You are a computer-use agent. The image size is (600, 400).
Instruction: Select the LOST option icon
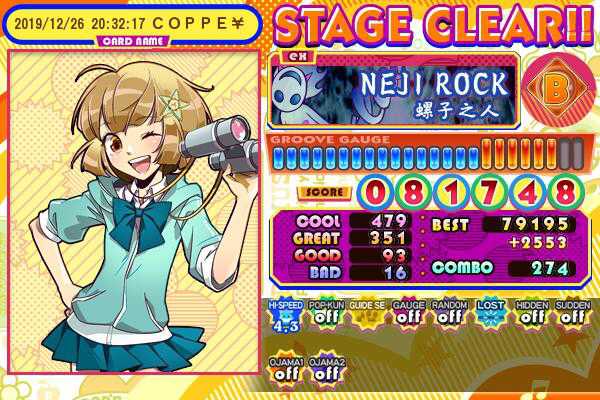pyautogui.click(x=488, y=316)
